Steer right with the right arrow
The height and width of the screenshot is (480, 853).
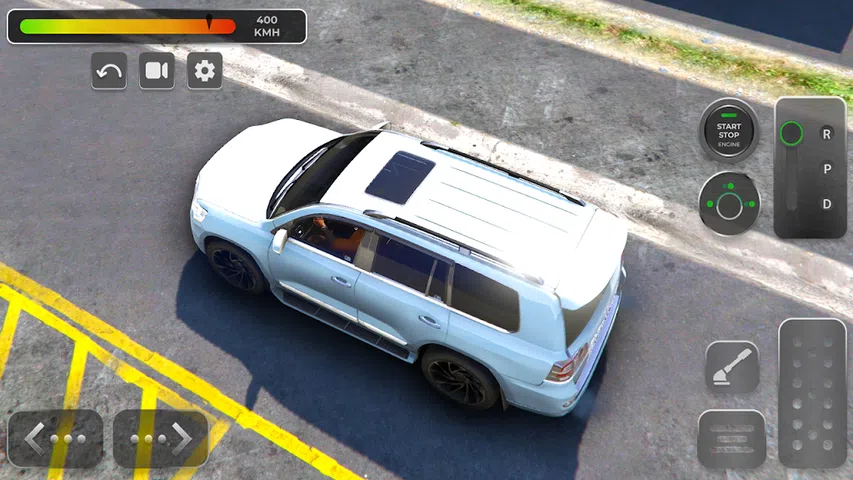[x=160, y=438]
